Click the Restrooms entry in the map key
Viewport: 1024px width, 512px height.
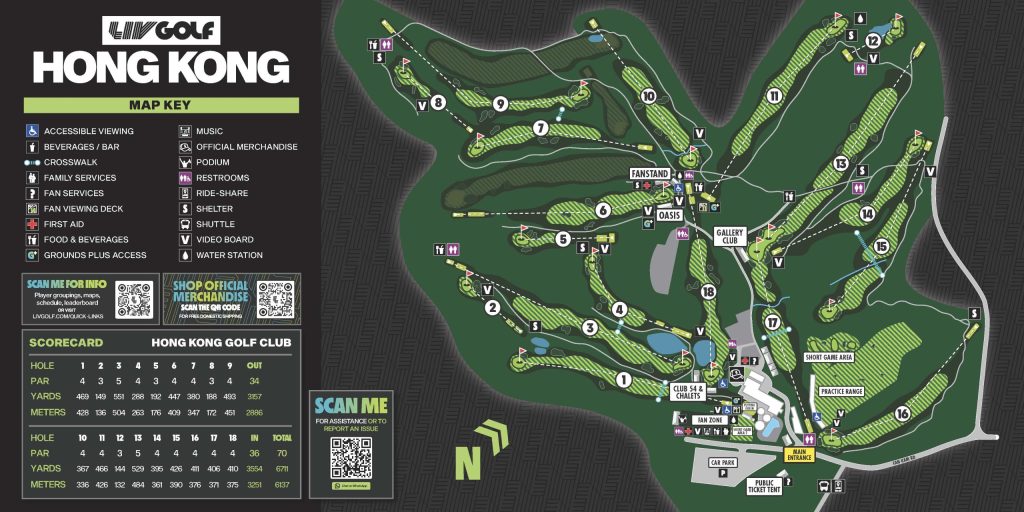223,178
